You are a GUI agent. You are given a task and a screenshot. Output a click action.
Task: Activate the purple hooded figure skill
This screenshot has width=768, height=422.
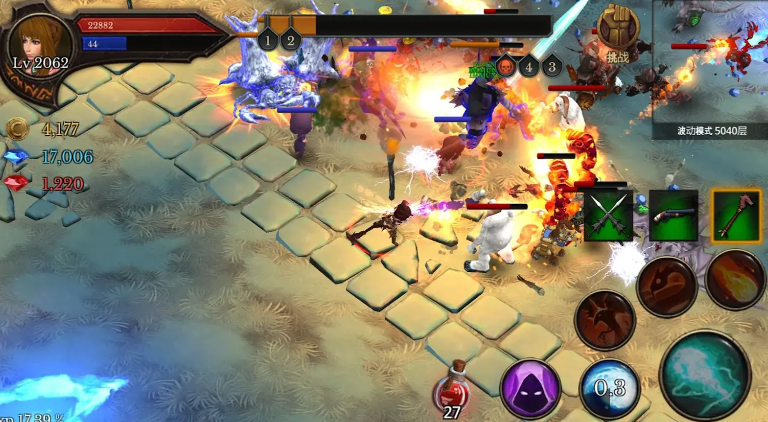pos(530,388)
